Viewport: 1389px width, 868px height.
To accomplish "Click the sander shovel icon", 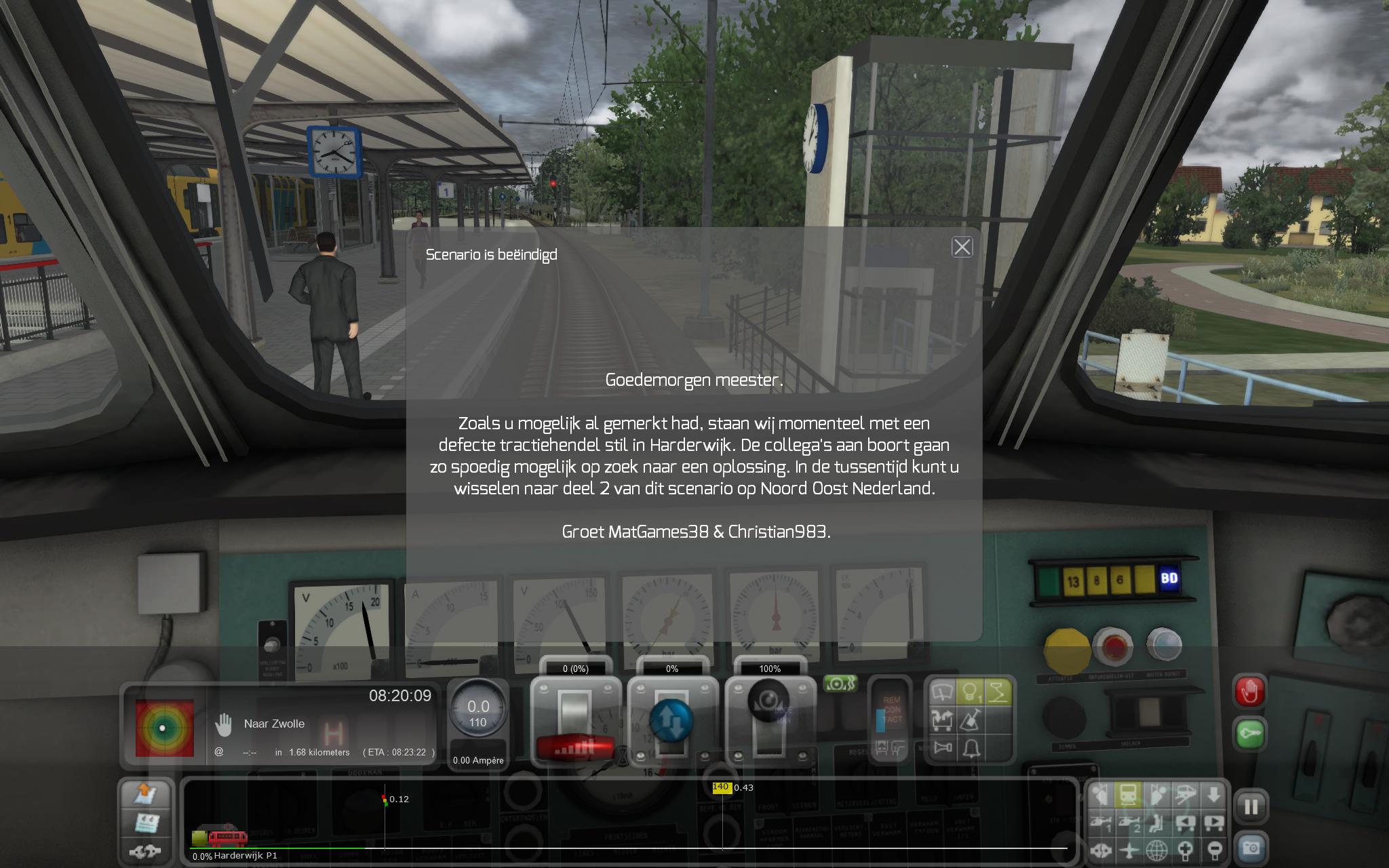I will click(x=971, y=720).
